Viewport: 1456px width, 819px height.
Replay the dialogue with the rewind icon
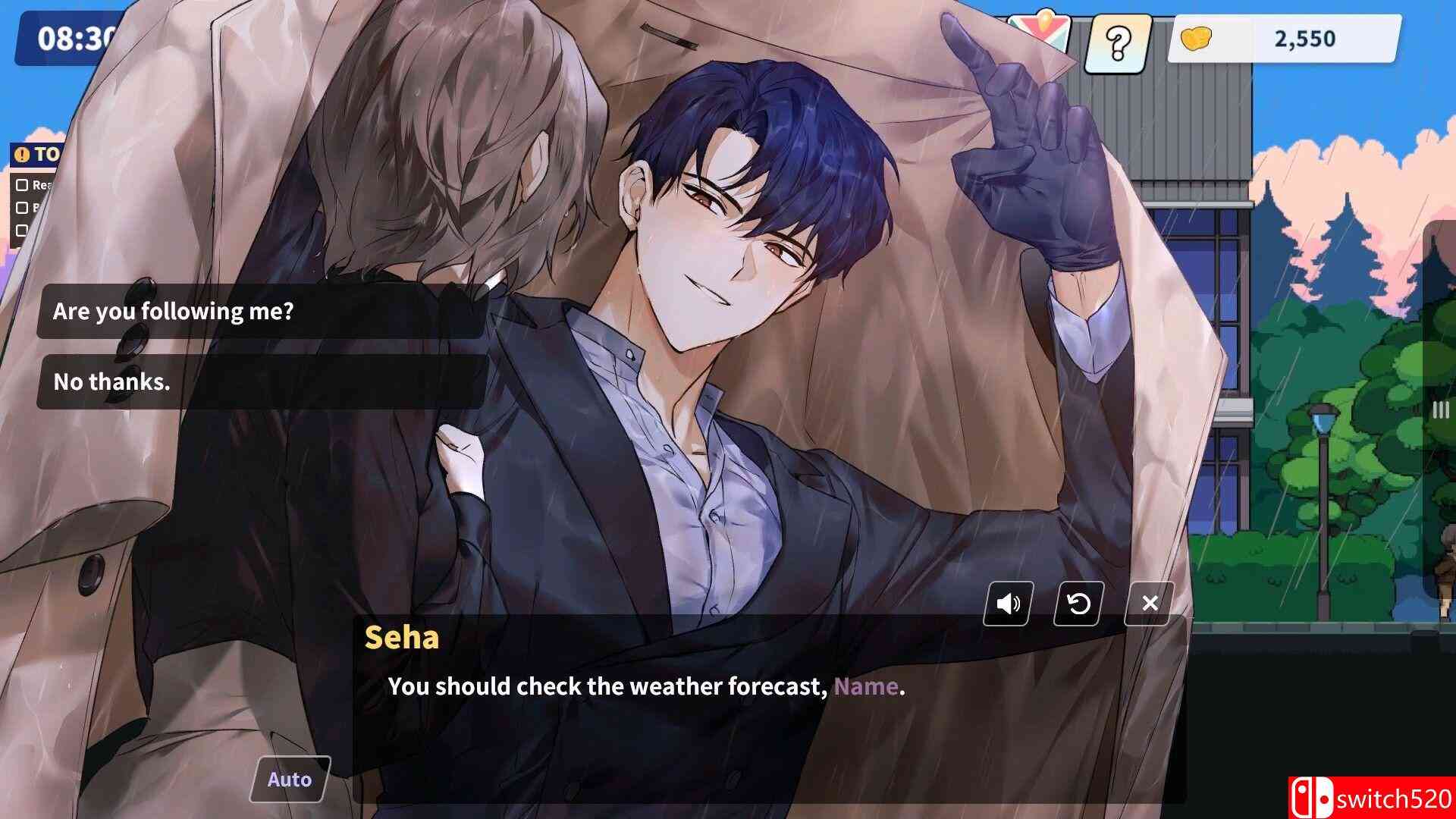click(1079, 604)
